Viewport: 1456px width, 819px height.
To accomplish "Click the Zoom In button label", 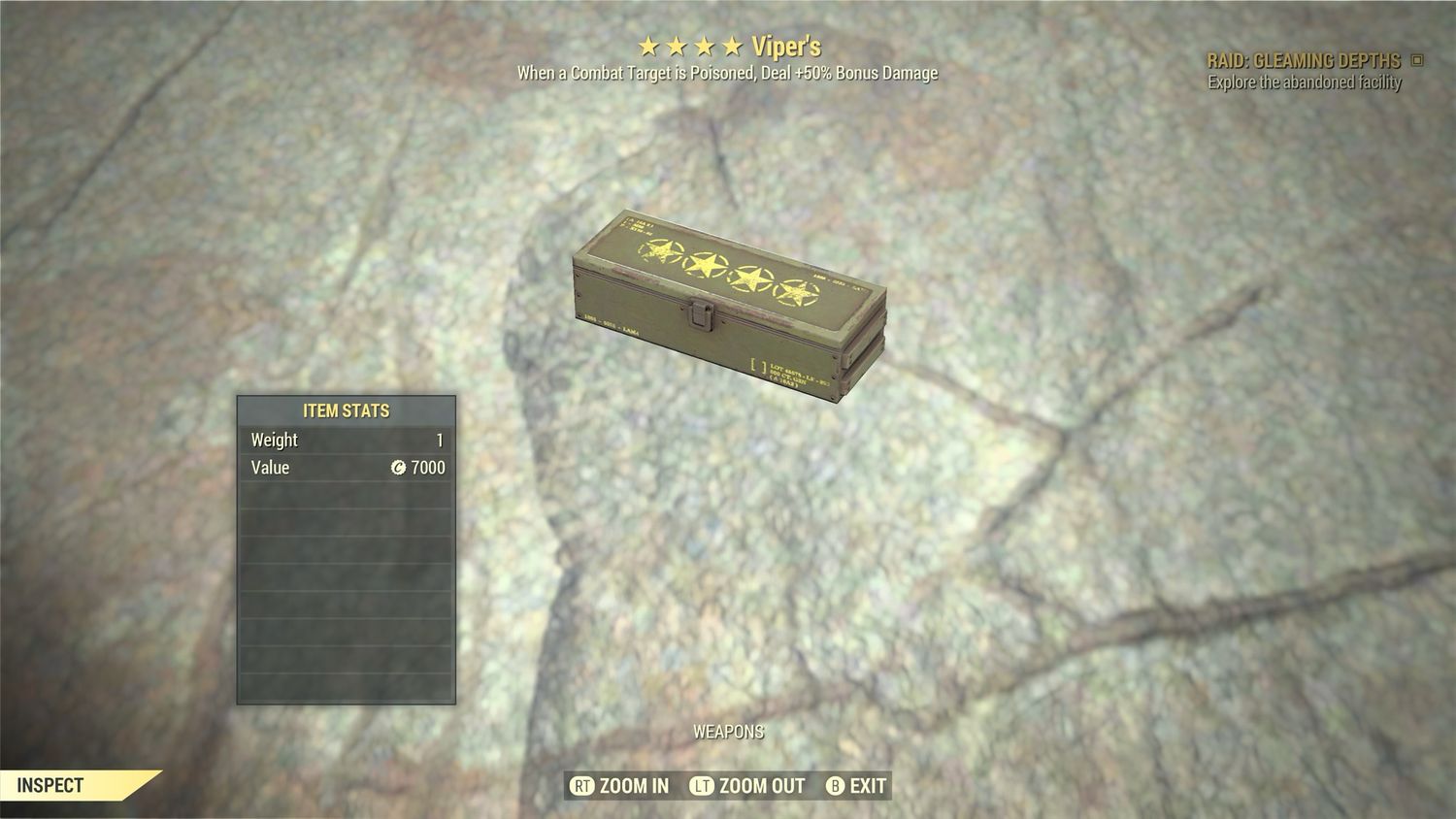I will pyautogui.click(x=633, y=786).
